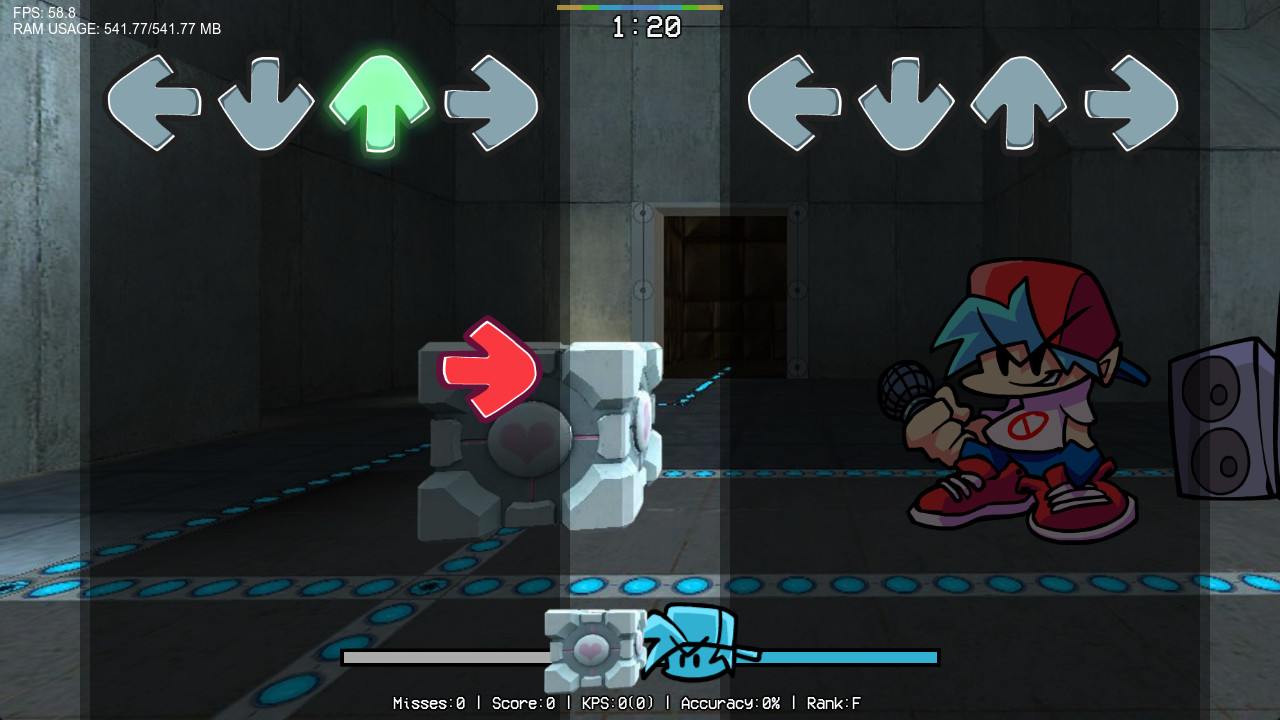Viewport: 1280px width, 720px height.
Task: Click the green glowing up arrow receptor
Action: (382, 102)
